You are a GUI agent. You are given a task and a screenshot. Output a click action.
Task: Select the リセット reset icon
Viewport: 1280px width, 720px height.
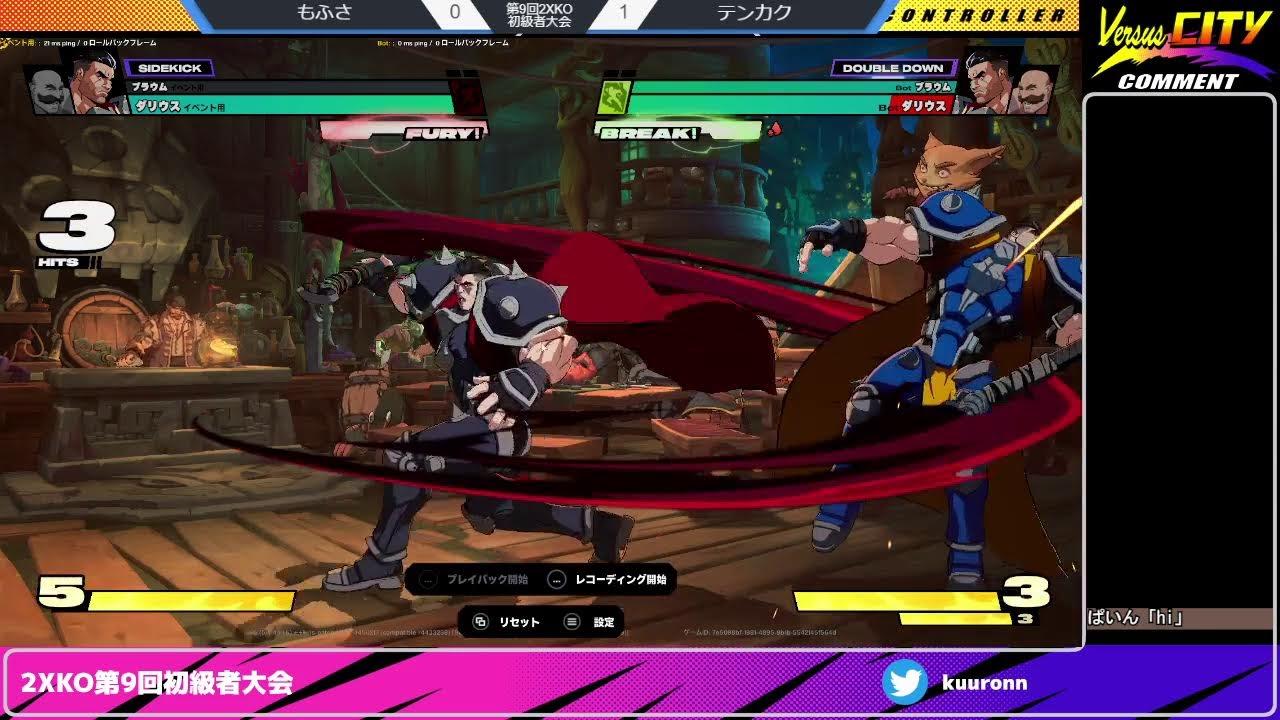coord(481,621)
